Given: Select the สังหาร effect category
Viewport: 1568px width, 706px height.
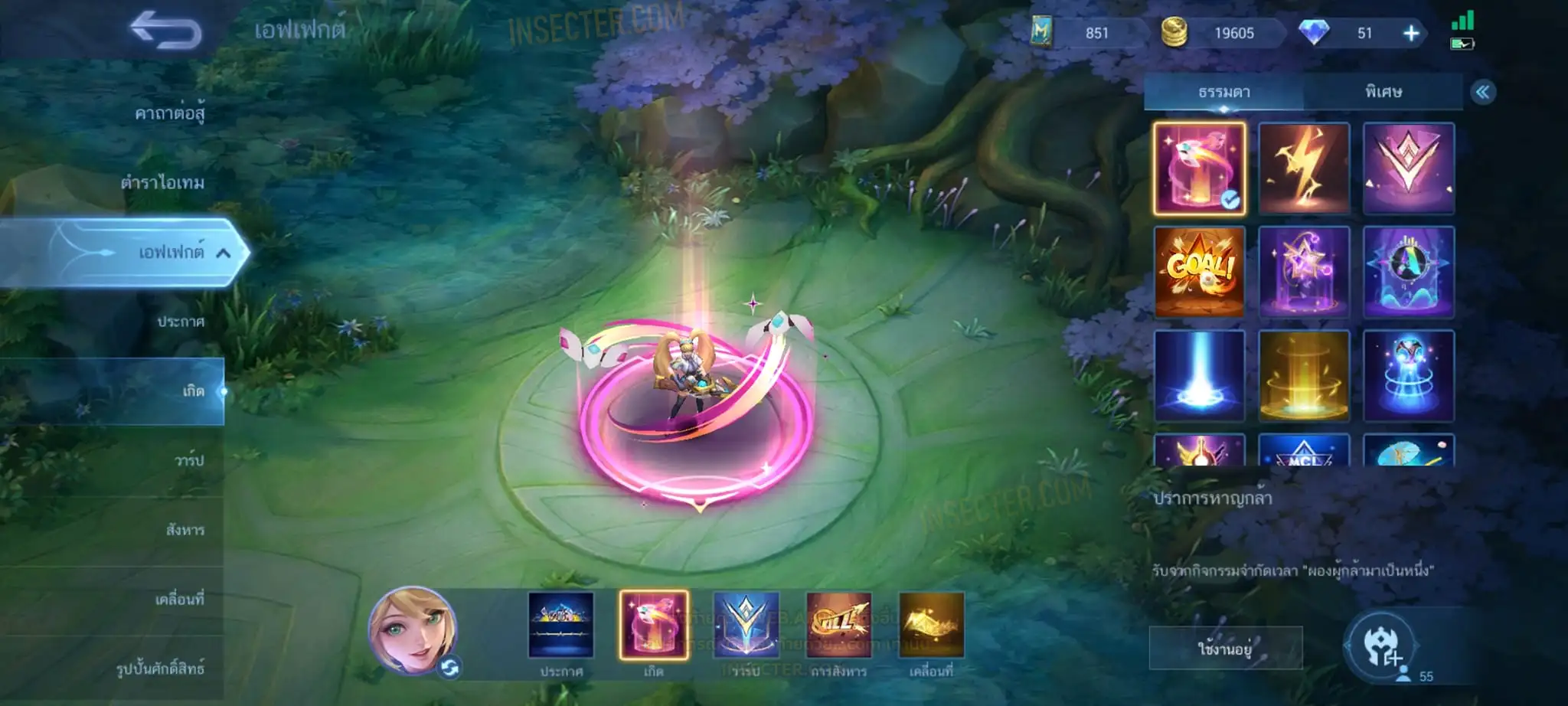Looking at the screenshot, I should coord(185,530).
